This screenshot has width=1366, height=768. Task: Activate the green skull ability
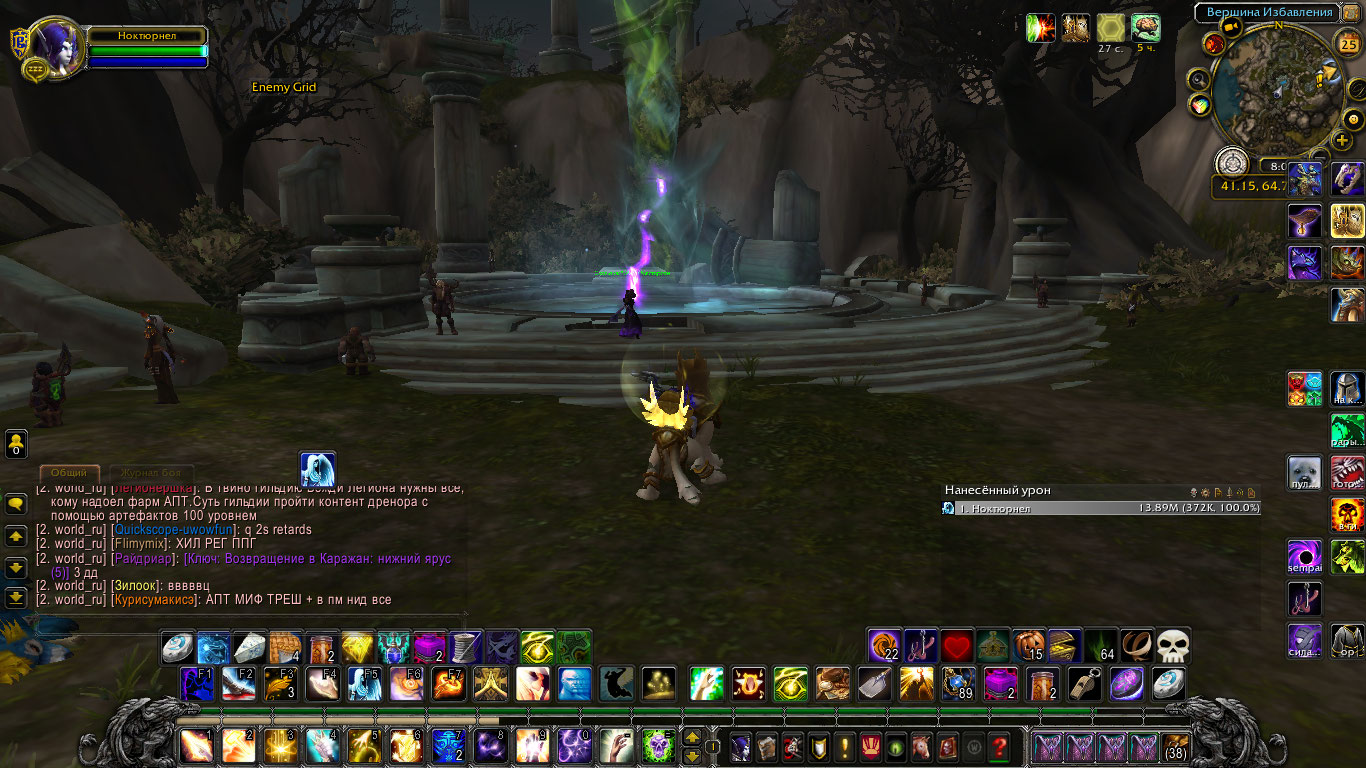pos(659,746)
